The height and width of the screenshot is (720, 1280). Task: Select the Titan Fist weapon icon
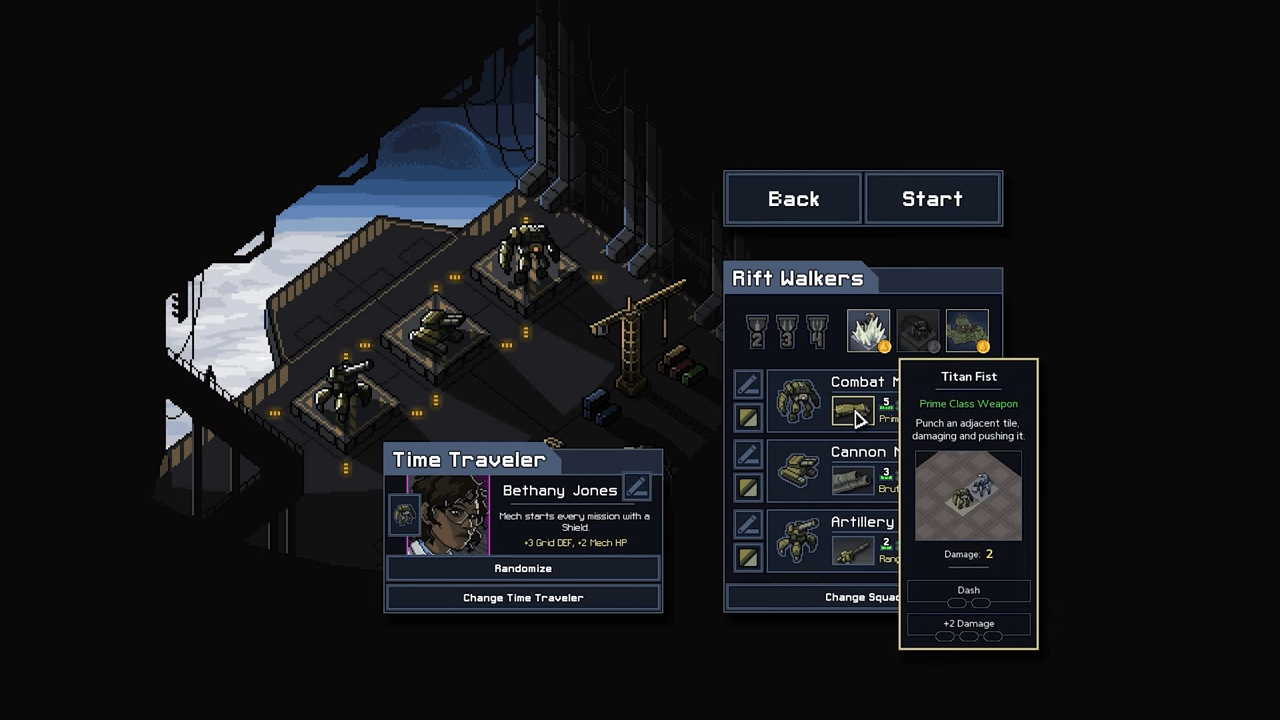coord(852,411)
